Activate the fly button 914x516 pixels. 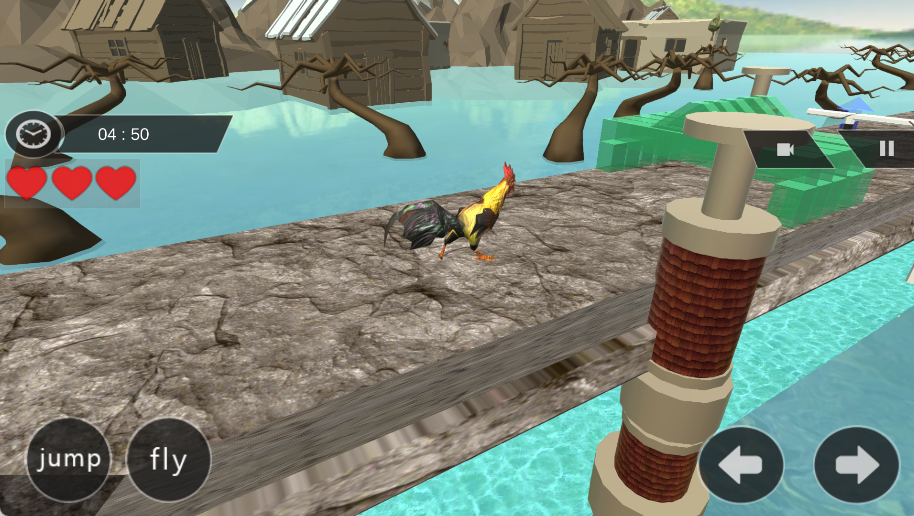(x=169, y=460)
